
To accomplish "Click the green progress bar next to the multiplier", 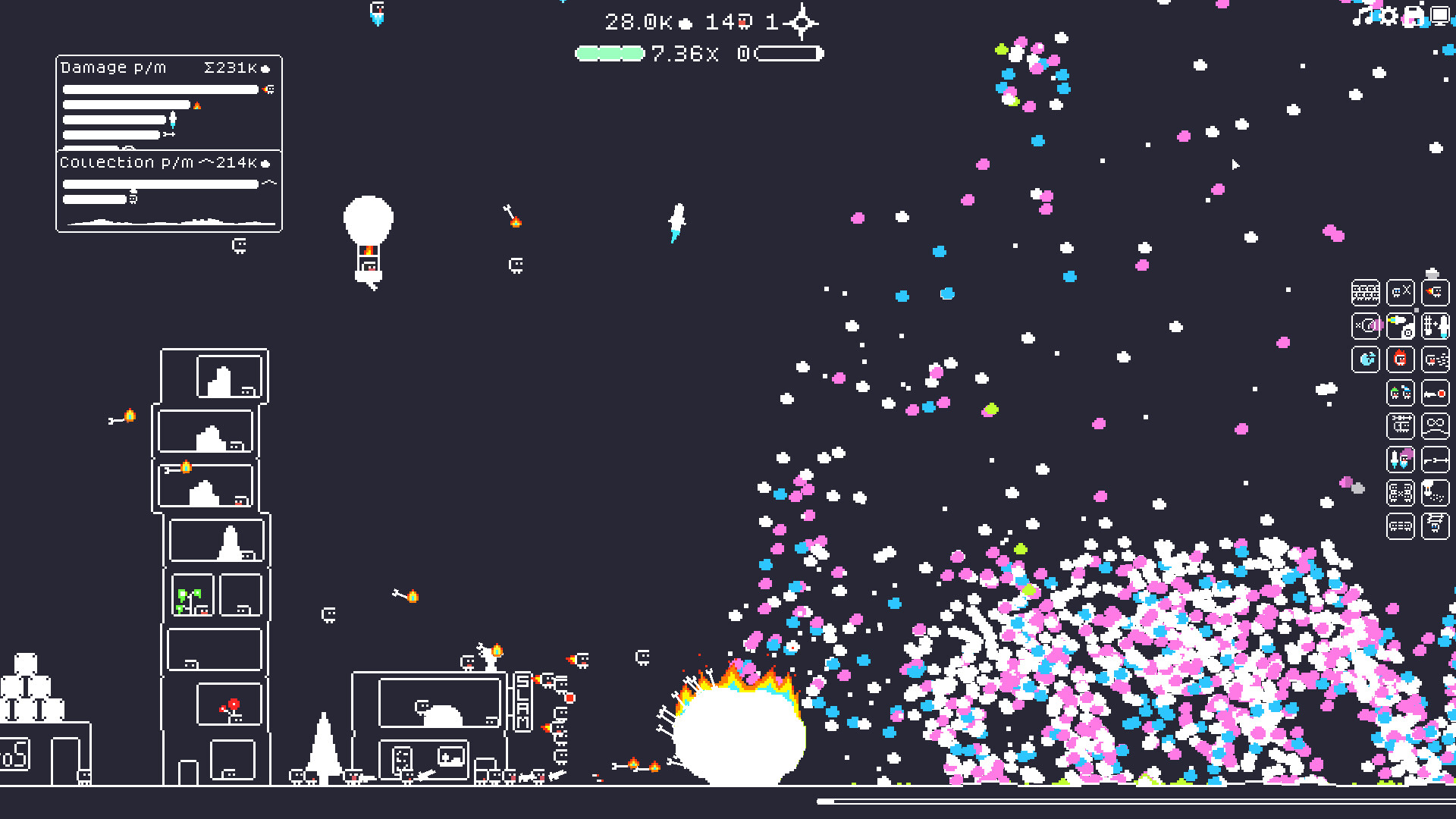I will 610,53.
